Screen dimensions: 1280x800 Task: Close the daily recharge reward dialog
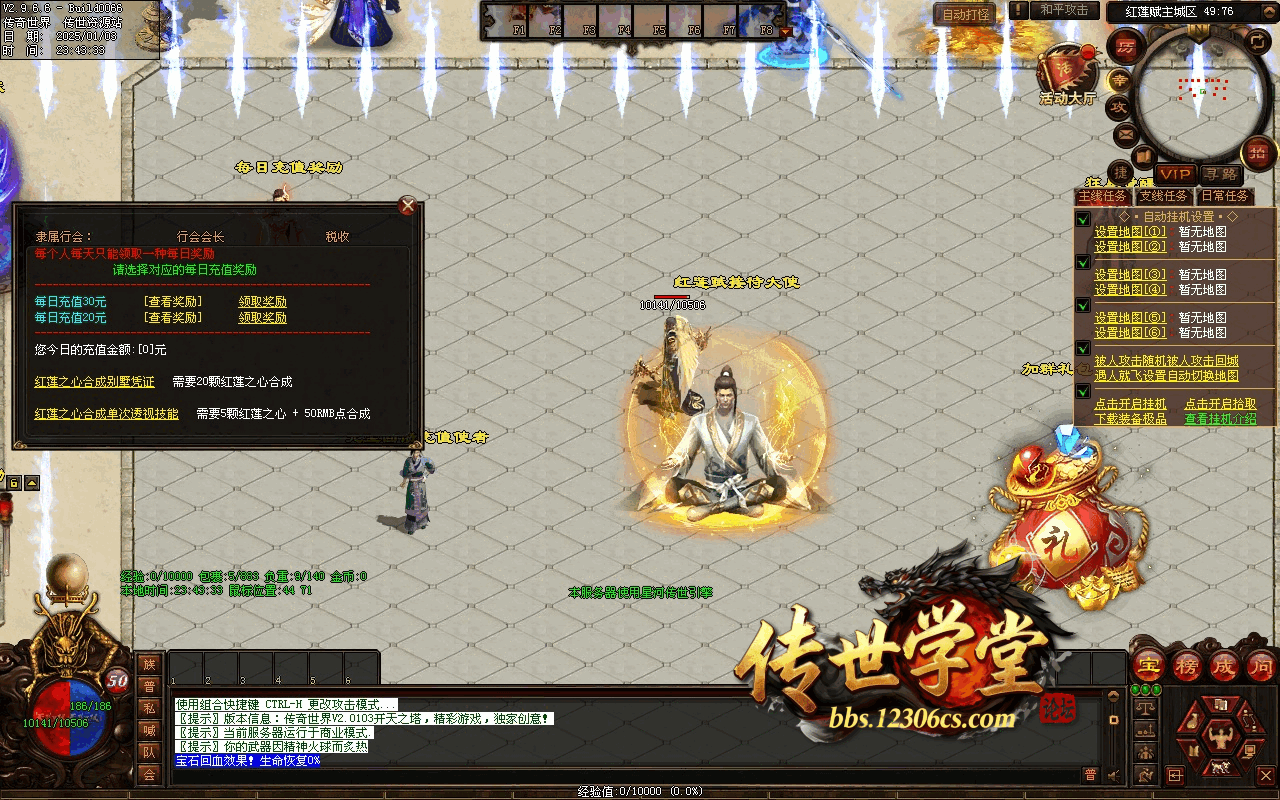tap(407, 206)
